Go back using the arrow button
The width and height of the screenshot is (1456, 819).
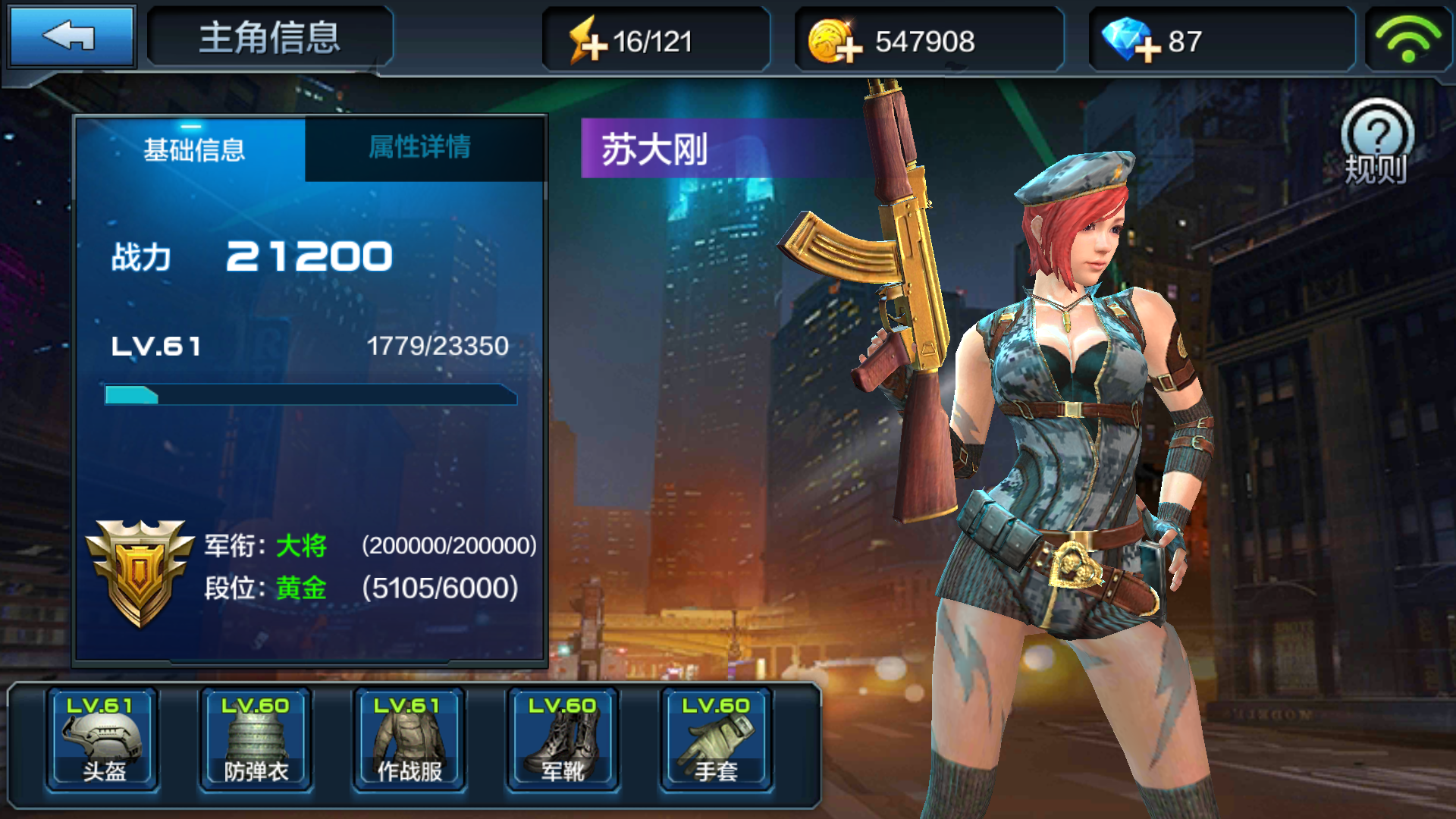point(70,36)
